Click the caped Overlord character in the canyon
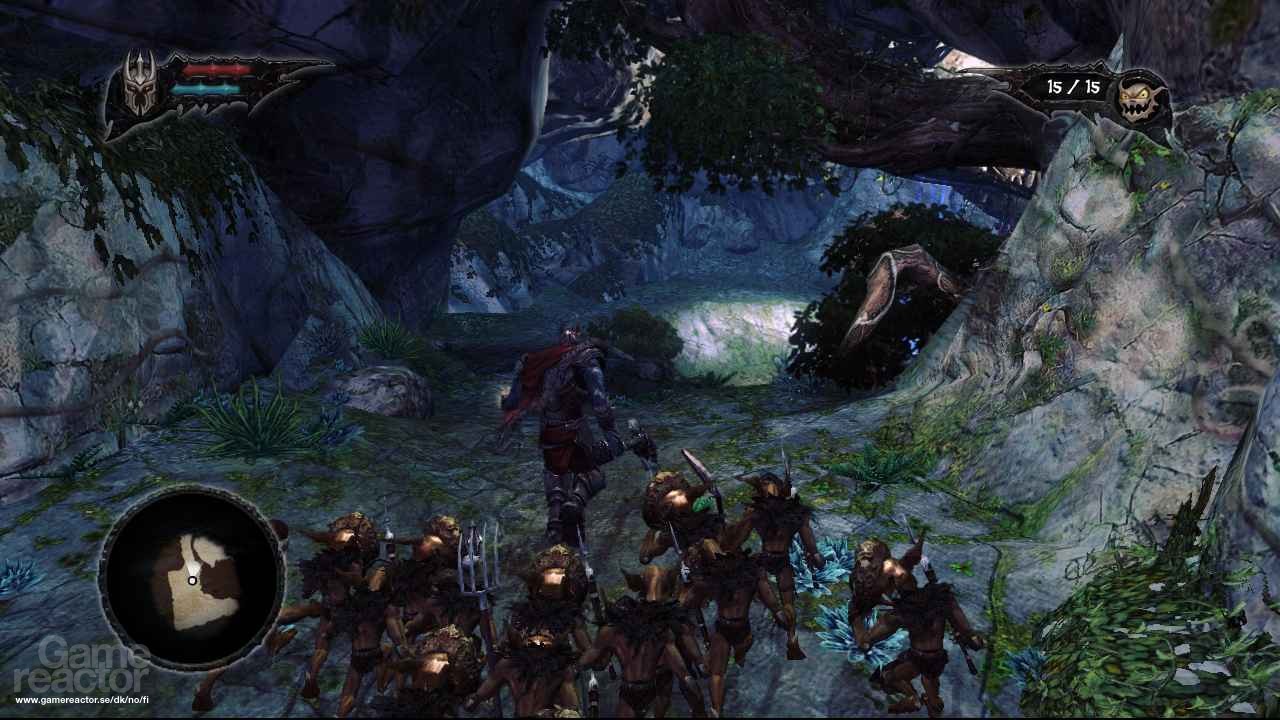Image resolution: width=1280 pixels, height=720 pixels. pyautogui.click(x=565, y=420)
